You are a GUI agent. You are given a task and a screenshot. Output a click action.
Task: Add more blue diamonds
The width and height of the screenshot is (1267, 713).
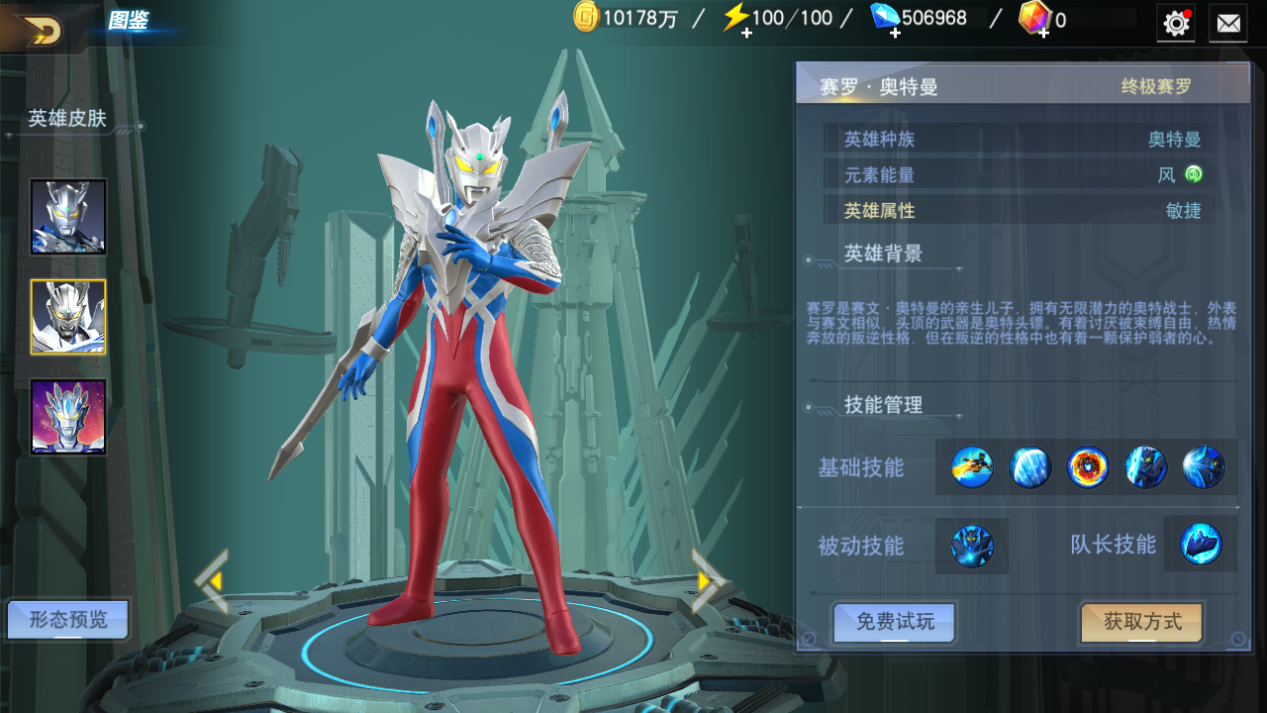pyautogui.click(x=894, y=33)
